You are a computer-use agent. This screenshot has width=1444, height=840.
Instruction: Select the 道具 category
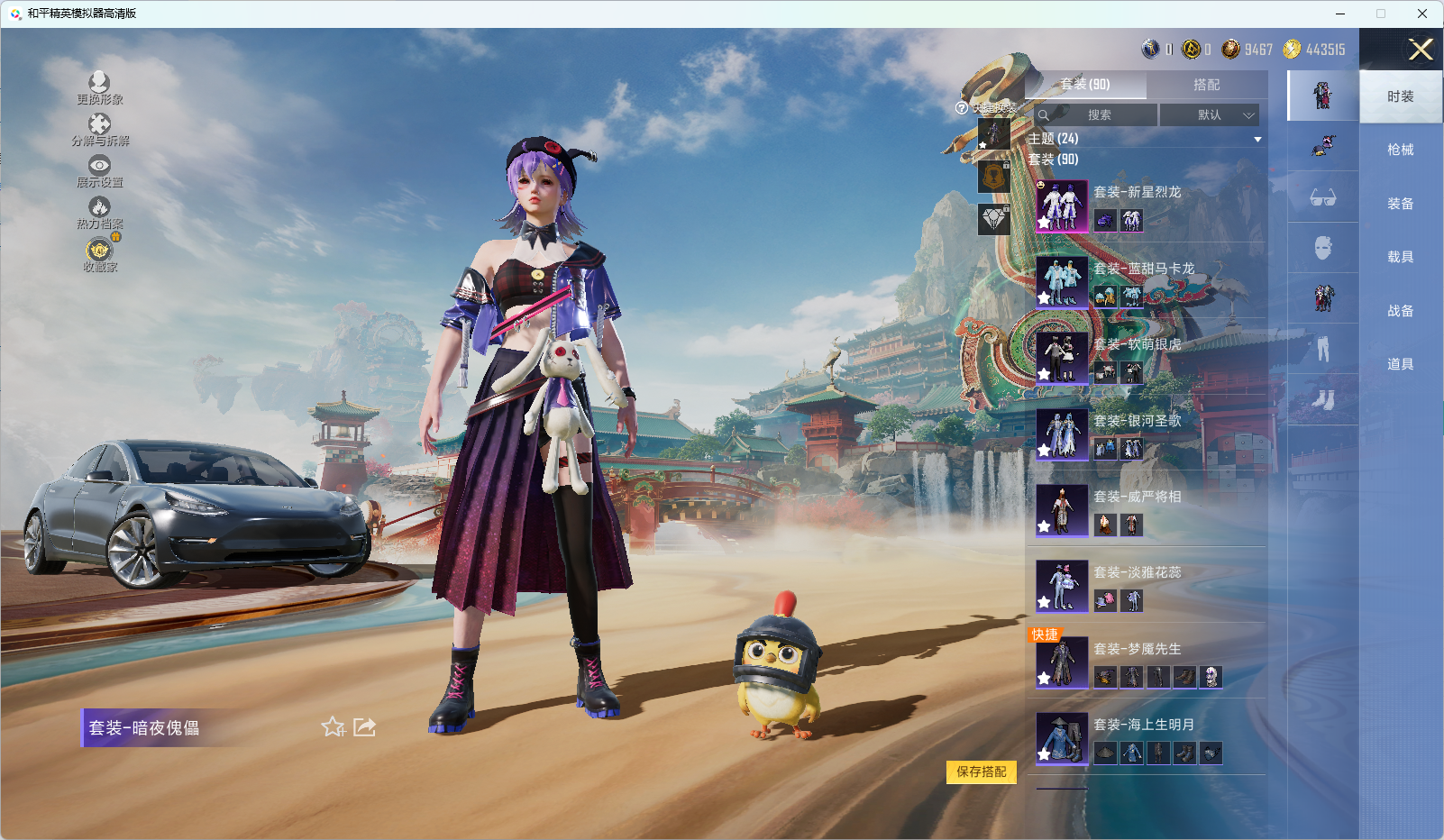click(x=1400, y=364)
